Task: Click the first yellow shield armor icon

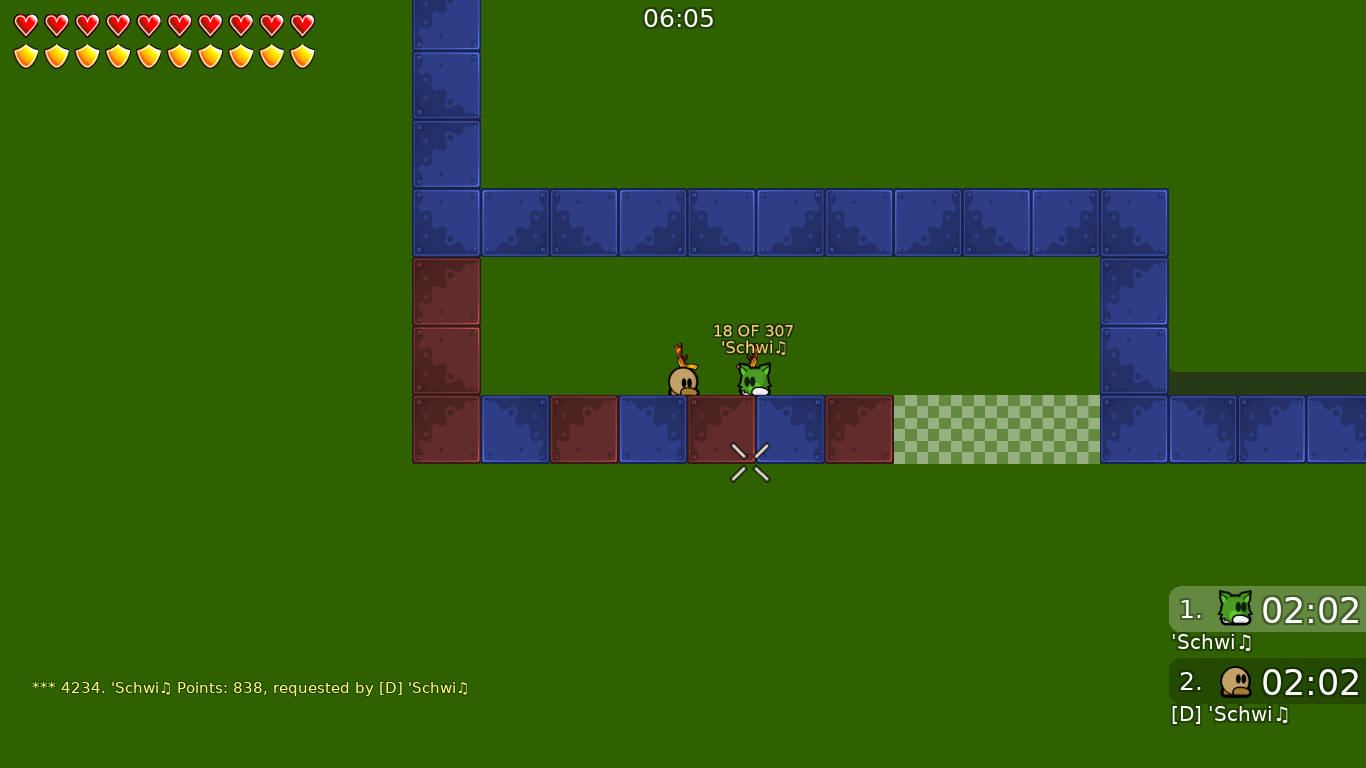Action: 25,57
